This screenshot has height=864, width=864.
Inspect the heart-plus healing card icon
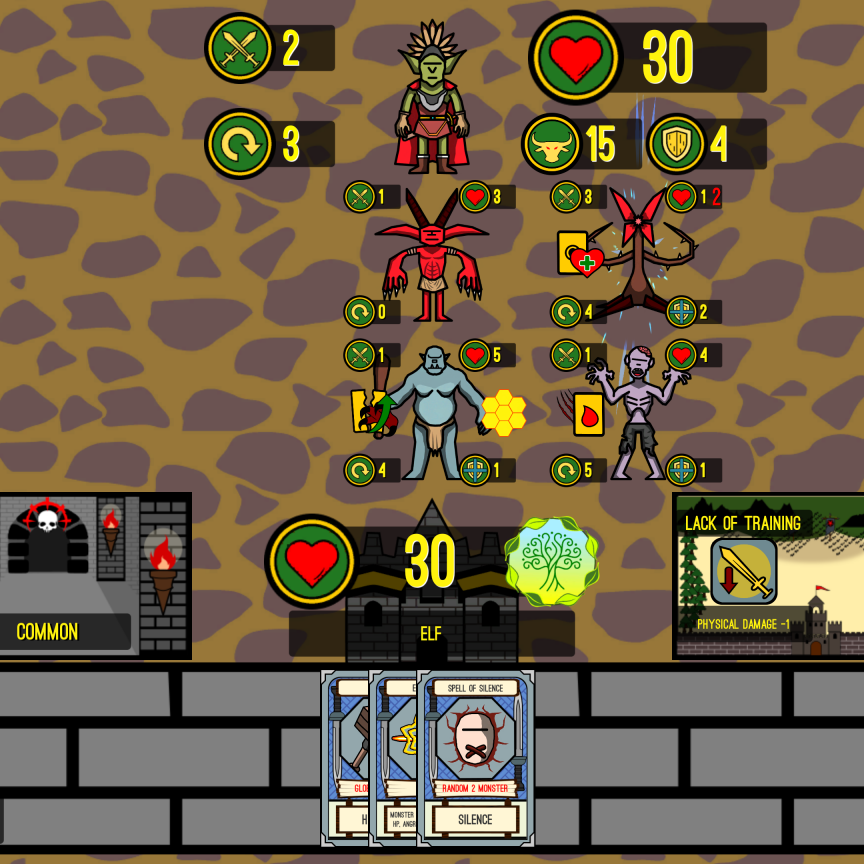[x=579, y=255]
